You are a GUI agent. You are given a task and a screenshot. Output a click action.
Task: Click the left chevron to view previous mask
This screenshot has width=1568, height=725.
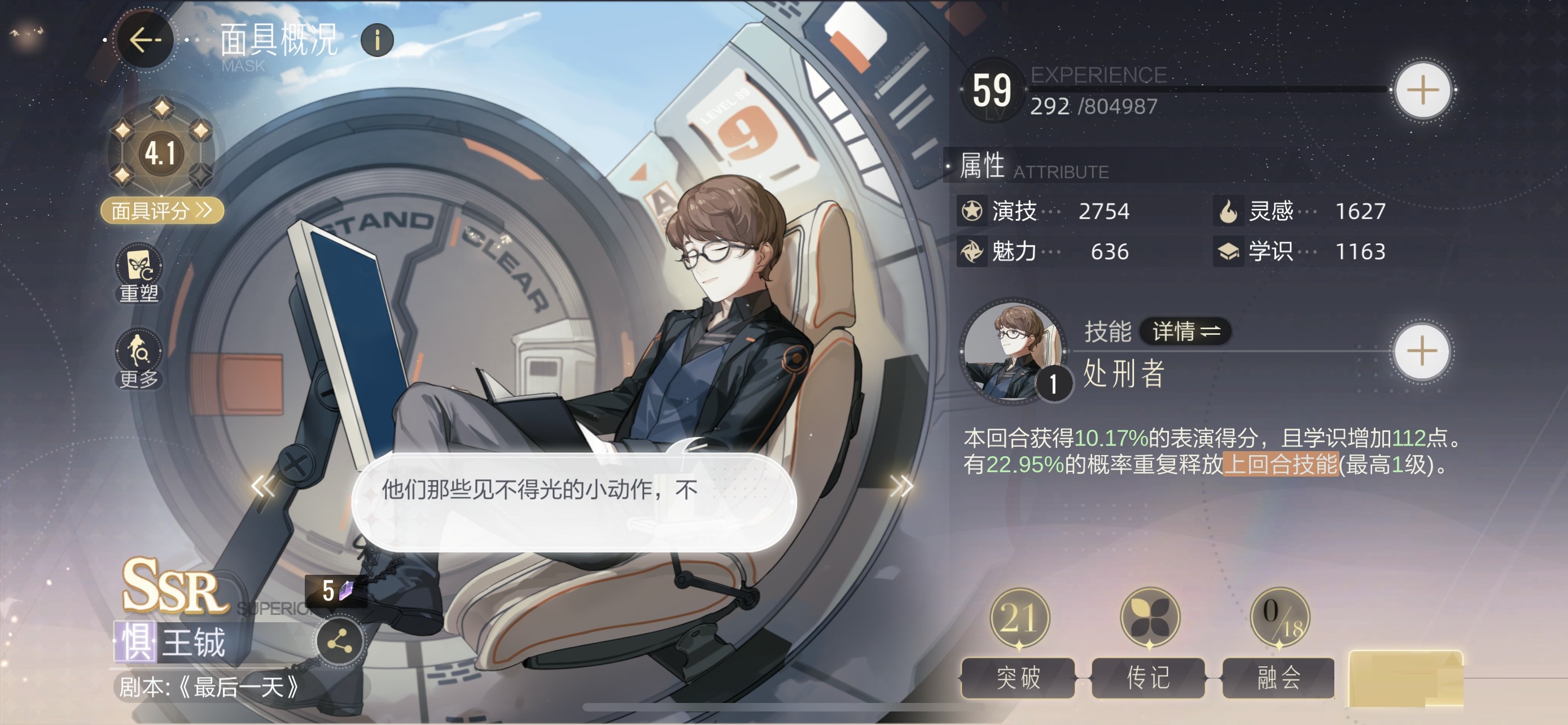(264, 486)
